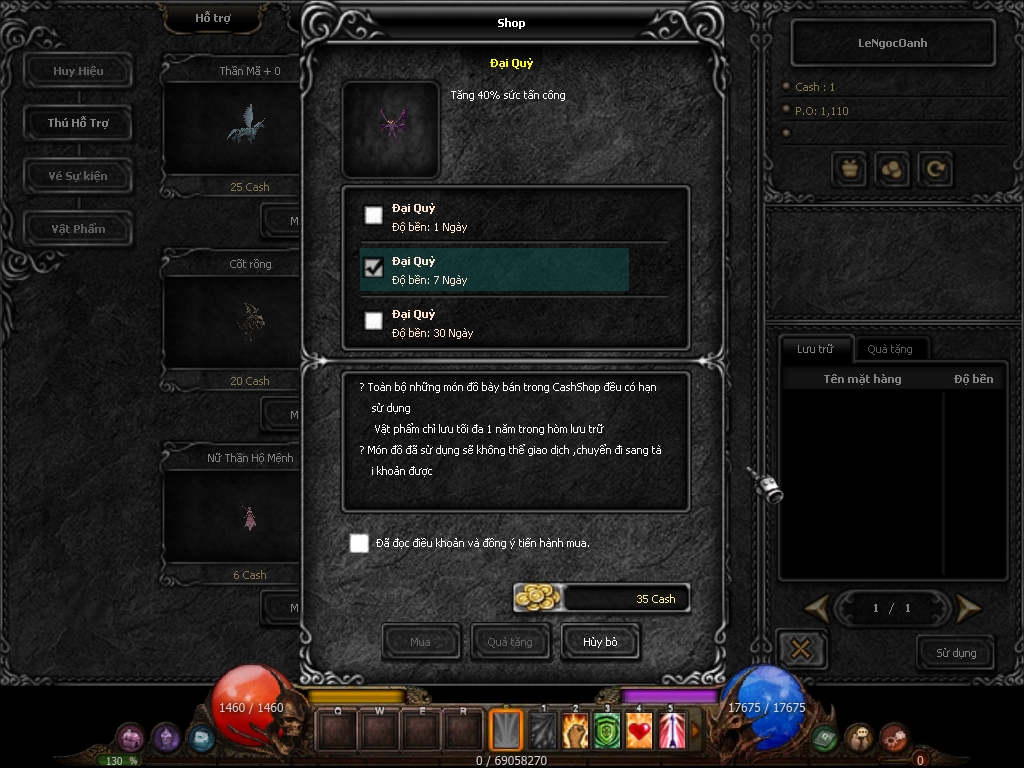1024x768 pixels.
Task: Switch to the Quà tặng tab
Action: [889, 349]
